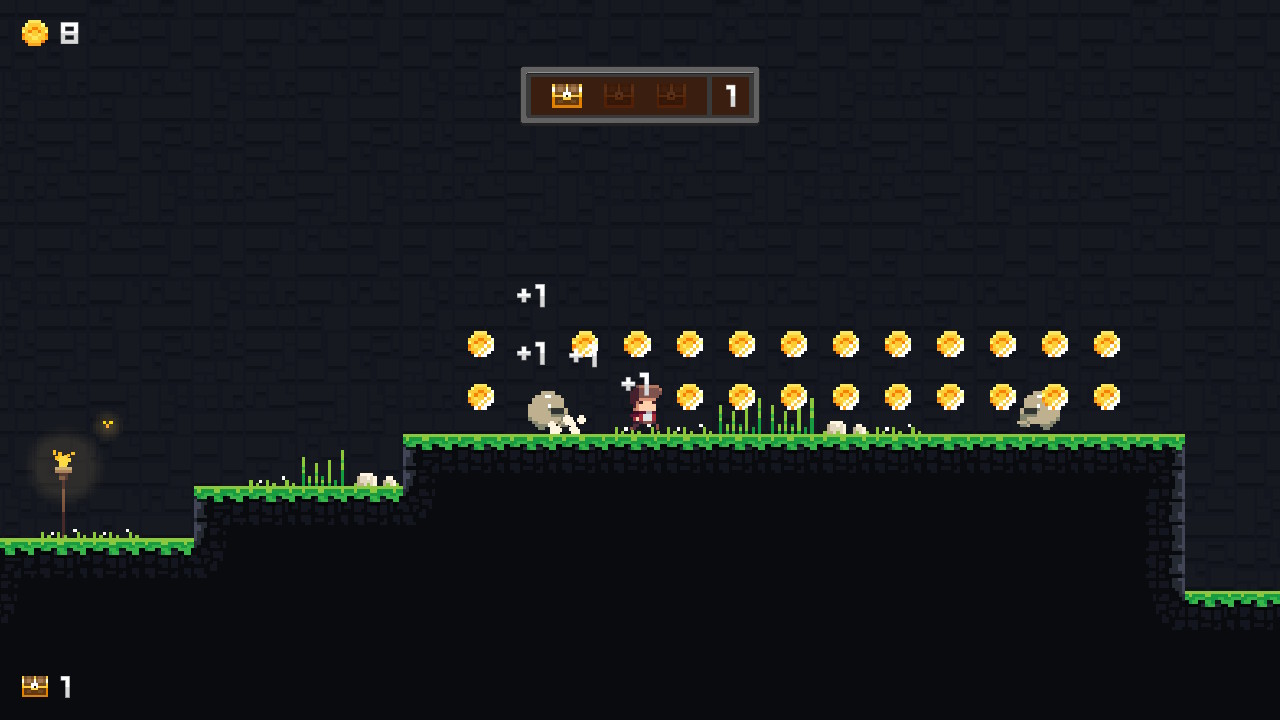Toggle the third dimmed chest in the progress panel
The width and height of the screenshot is (1280, 720).
670,95
